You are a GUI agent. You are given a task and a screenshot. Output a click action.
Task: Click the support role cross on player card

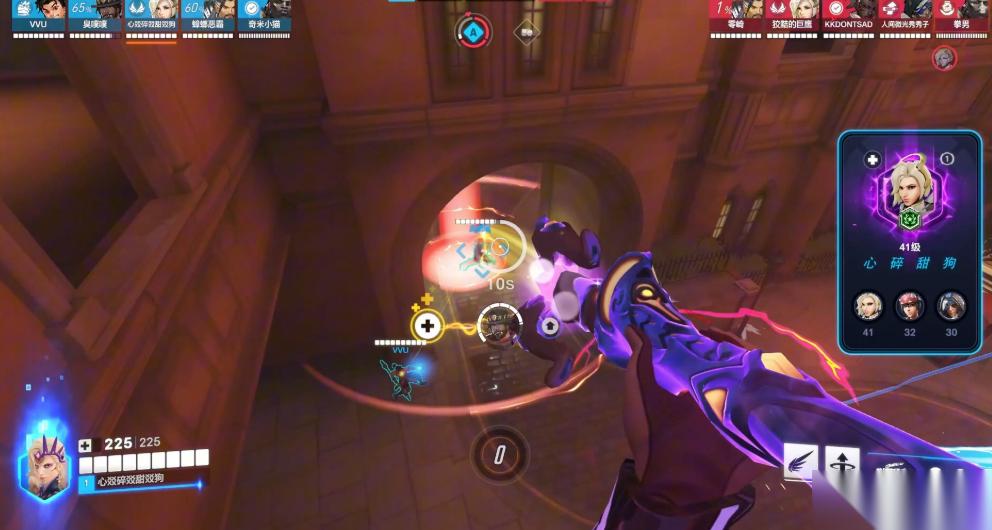tap(872, 159)
